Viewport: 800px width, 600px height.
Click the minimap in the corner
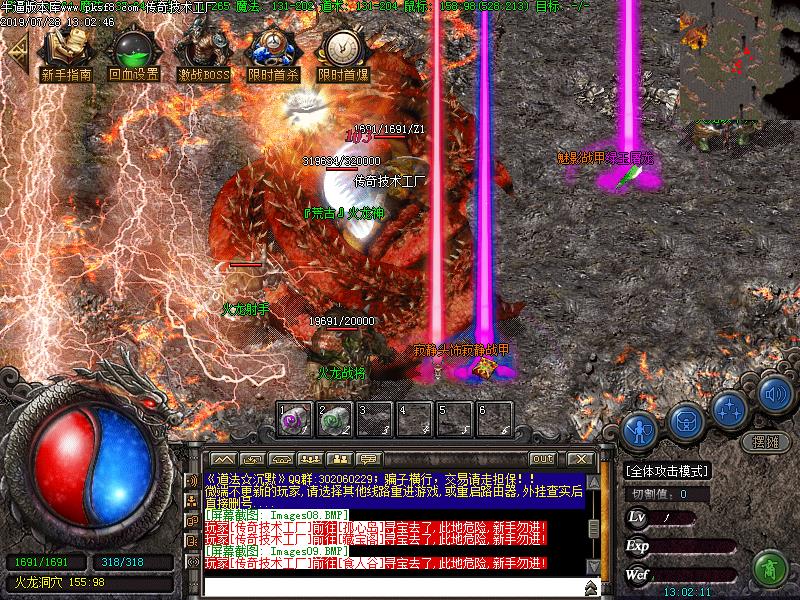click(x=739, y=60)
